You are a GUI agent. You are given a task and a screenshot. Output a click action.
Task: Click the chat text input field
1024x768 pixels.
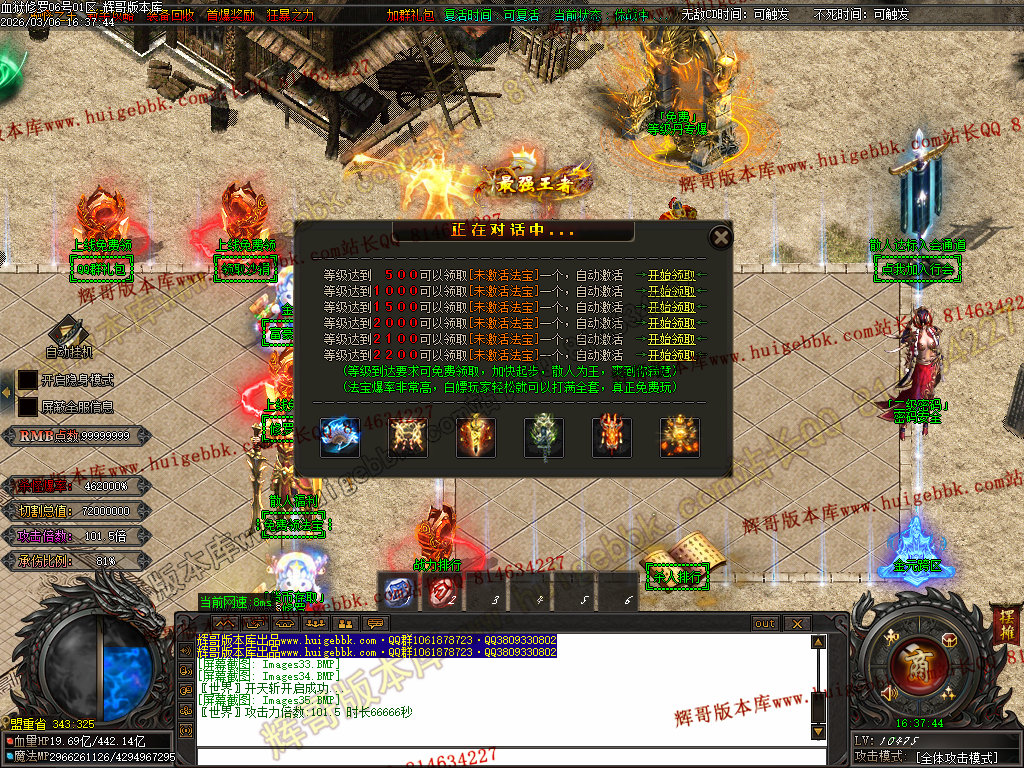[500, 756]
